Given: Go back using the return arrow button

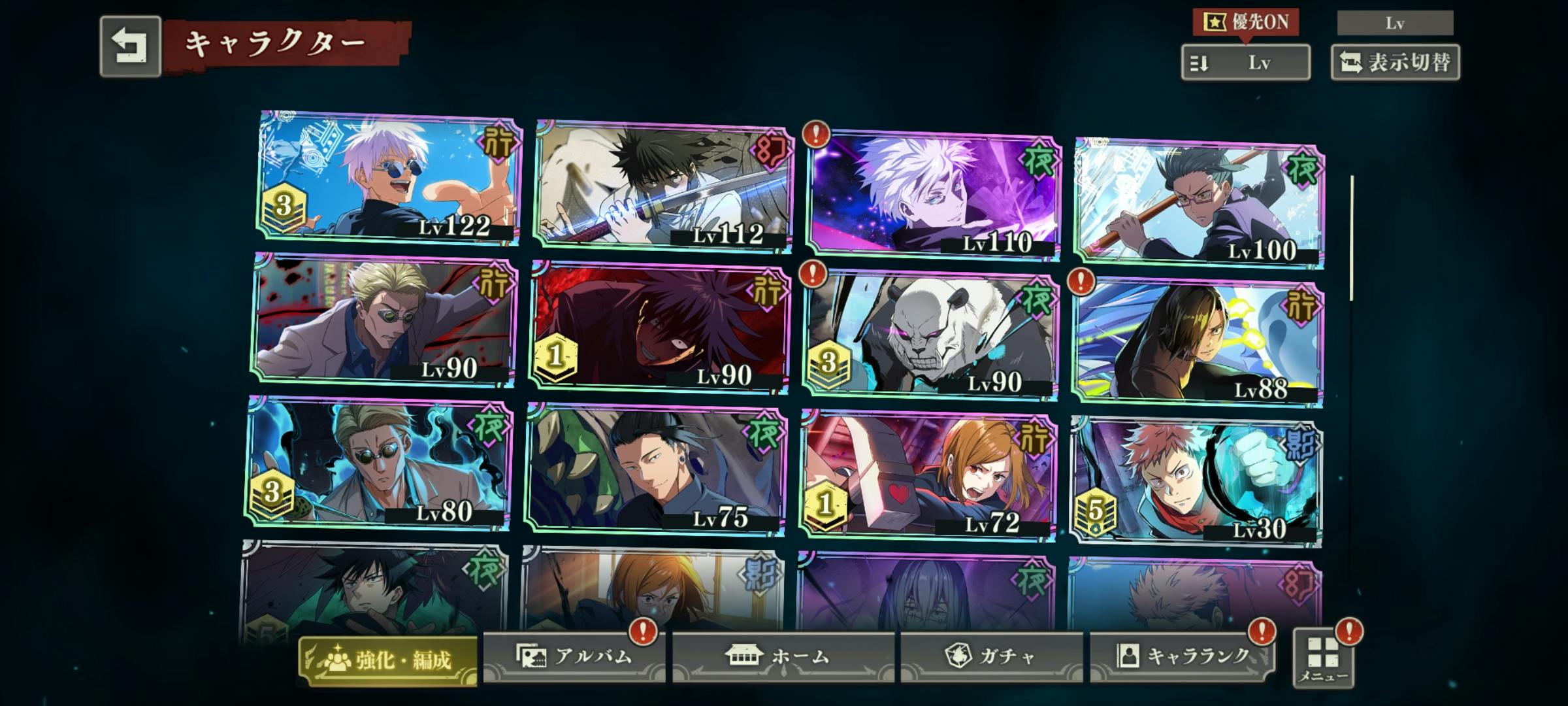Looking at the screenshot, I should 130,46.
